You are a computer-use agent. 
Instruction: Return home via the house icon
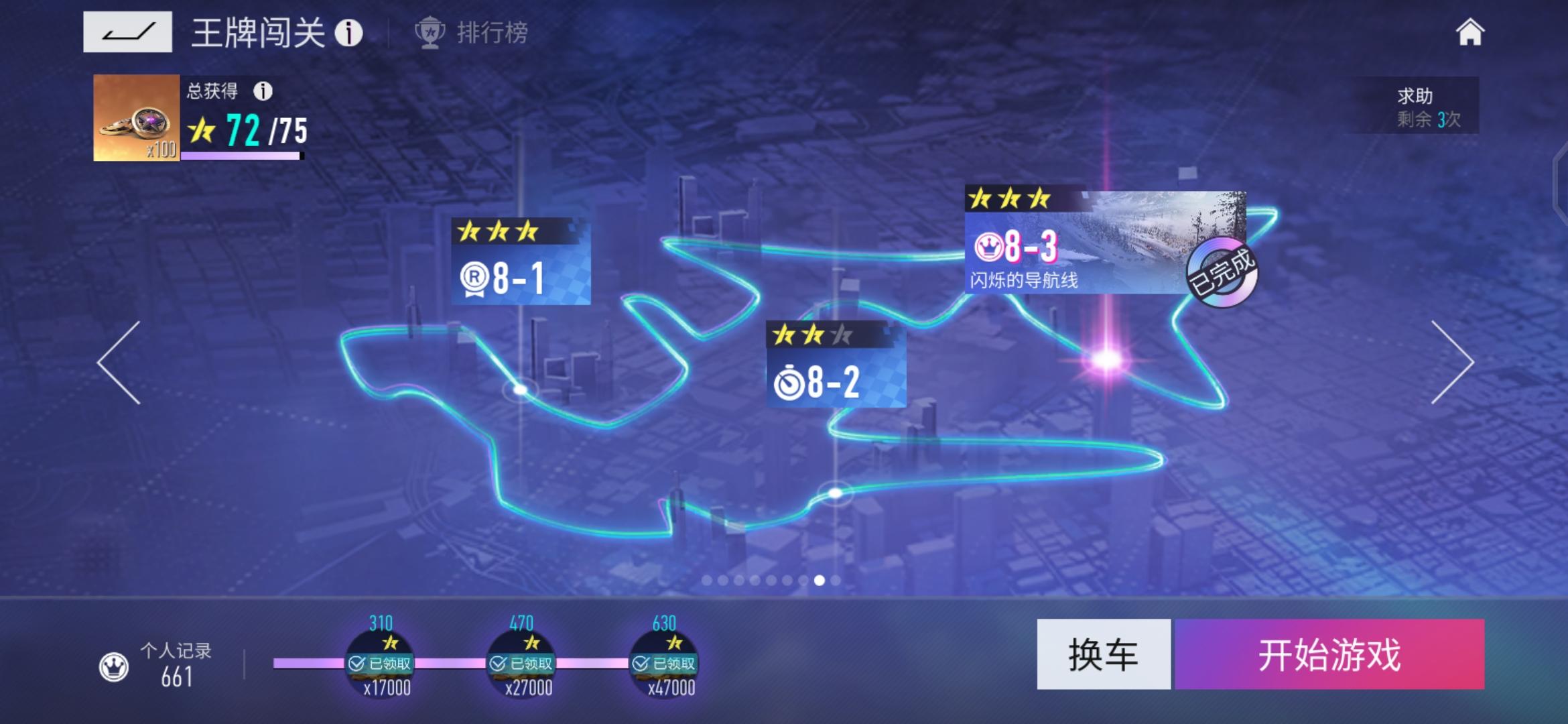click(x=1472, y=31)
